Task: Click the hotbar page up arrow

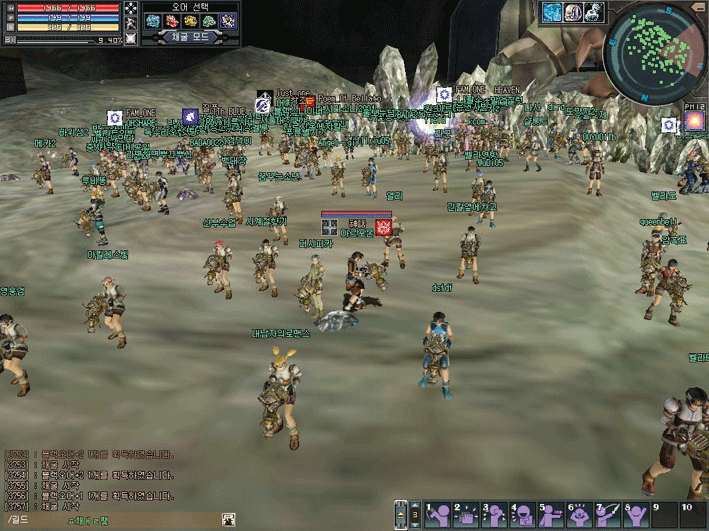Action: [415, 505]
